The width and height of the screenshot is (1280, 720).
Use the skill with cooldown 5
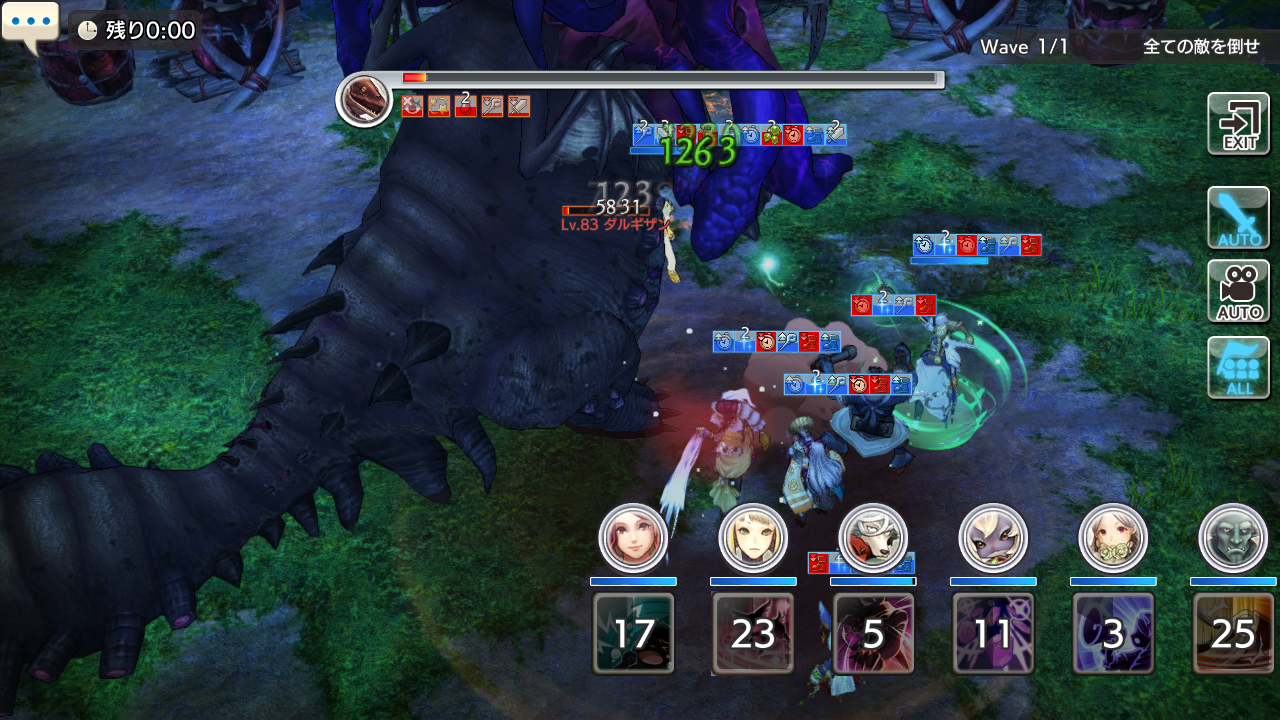point(873,633)
